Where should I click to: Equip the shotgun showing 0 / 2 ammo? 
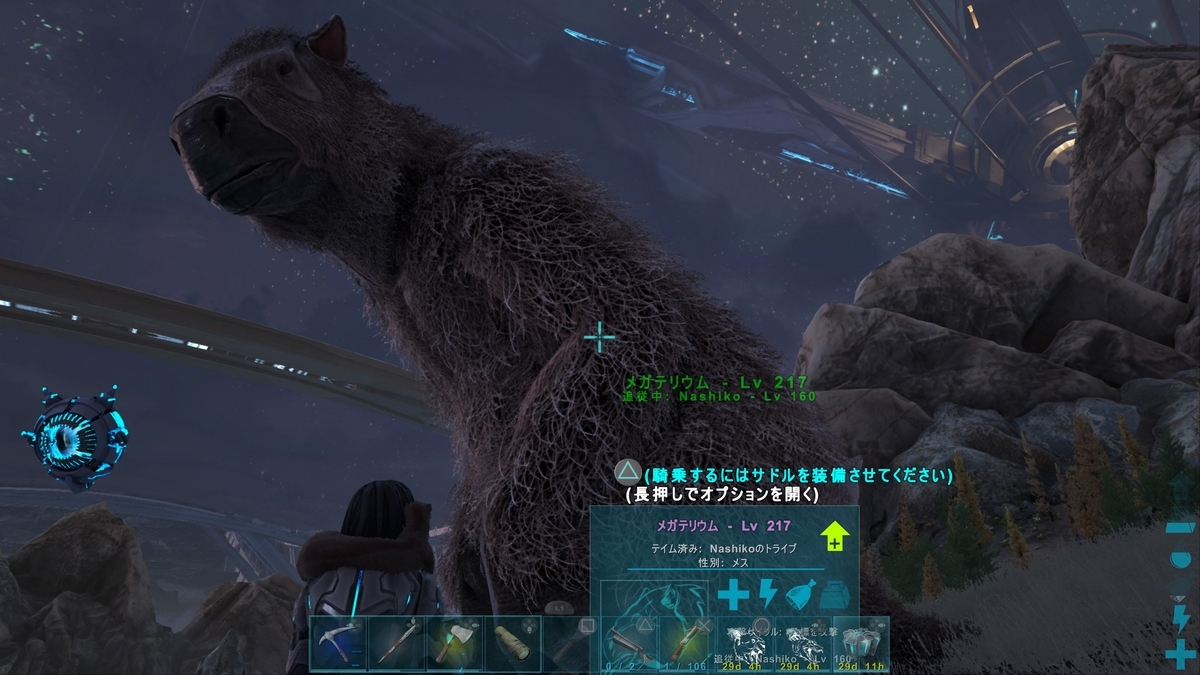(628, 644)
